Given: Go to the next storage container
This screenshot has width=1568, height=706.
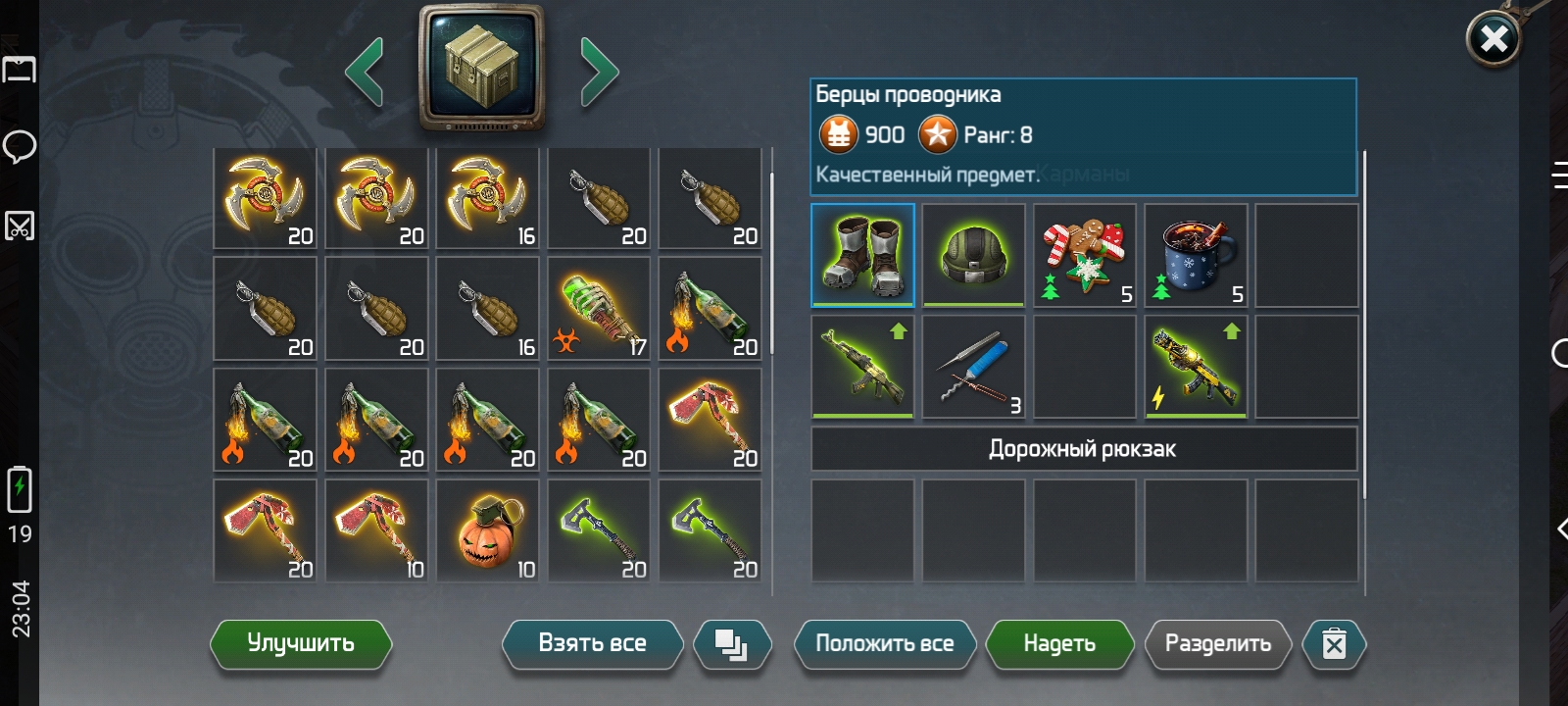Looking at the screenshot, I should [x=599, y=72].
